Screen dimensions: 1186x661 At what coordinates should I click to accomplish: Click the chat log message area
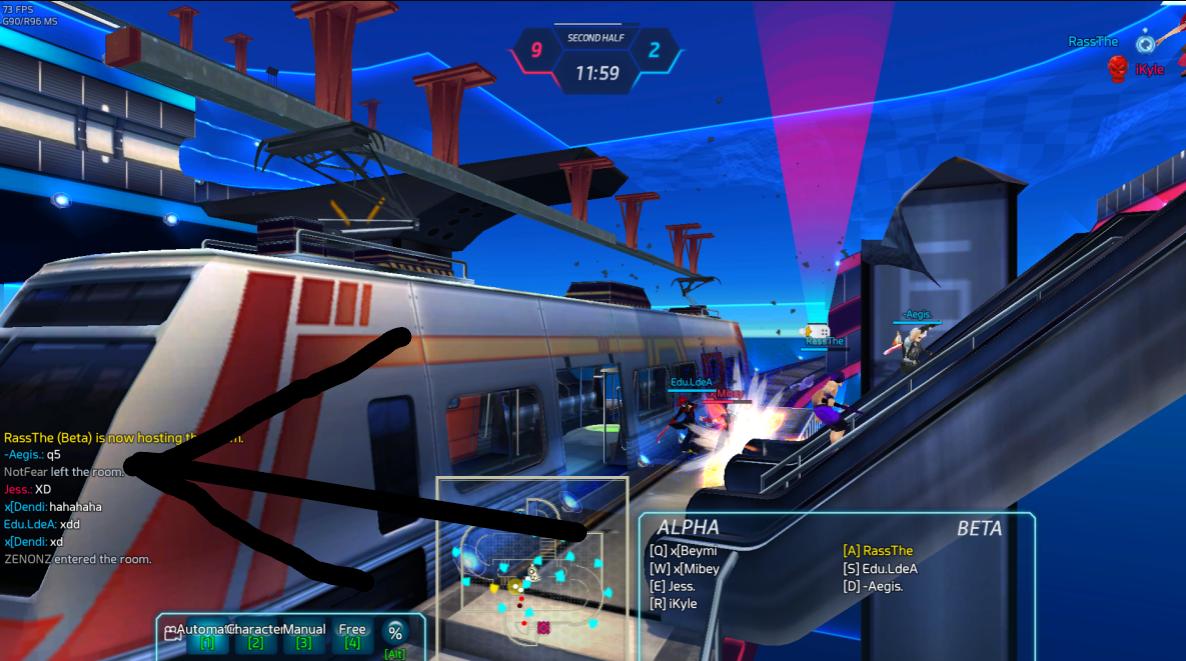pos(80,498)
